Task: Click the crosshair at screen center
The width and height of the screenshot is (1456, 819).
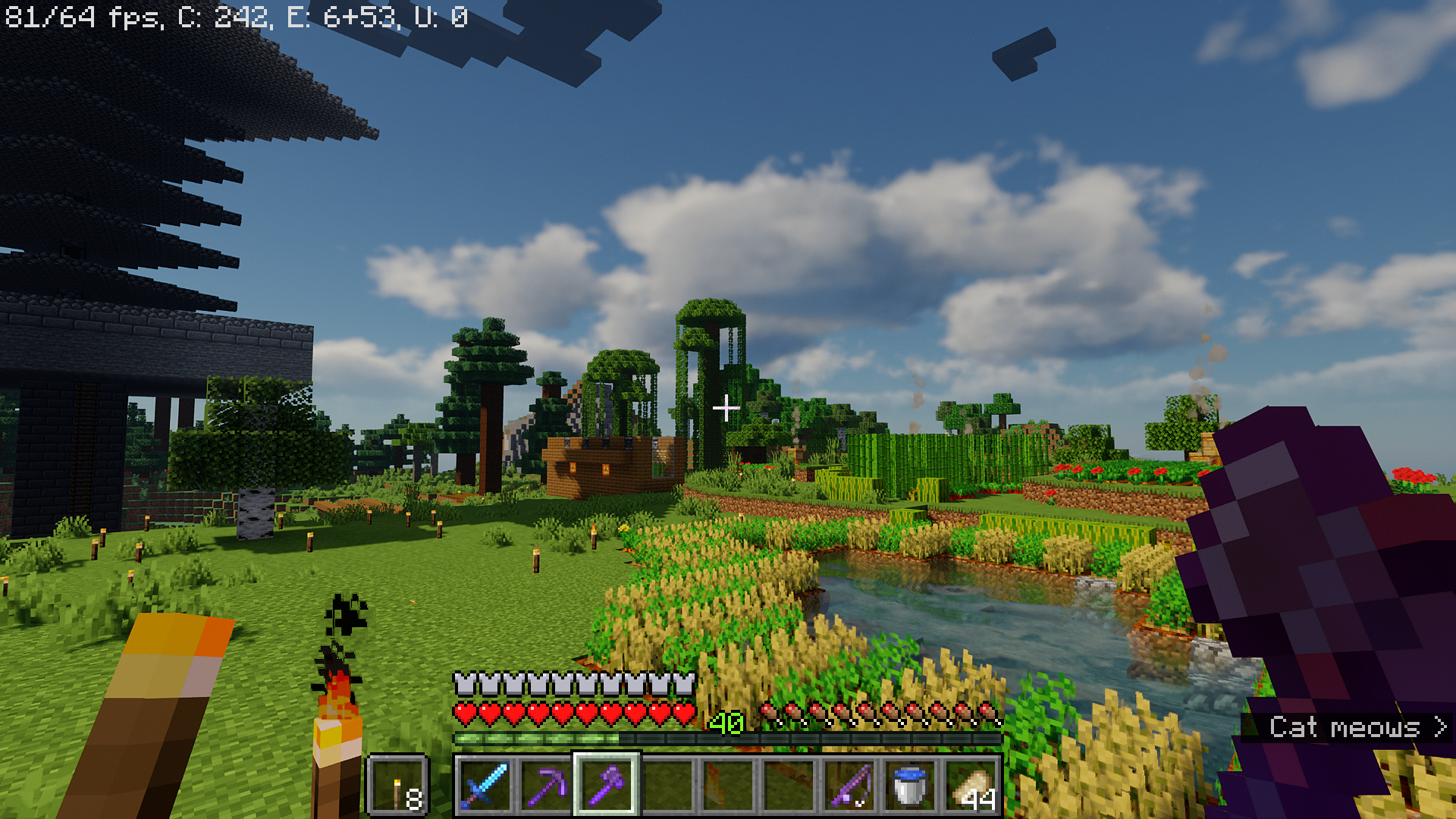Action: tap(727, 407)
